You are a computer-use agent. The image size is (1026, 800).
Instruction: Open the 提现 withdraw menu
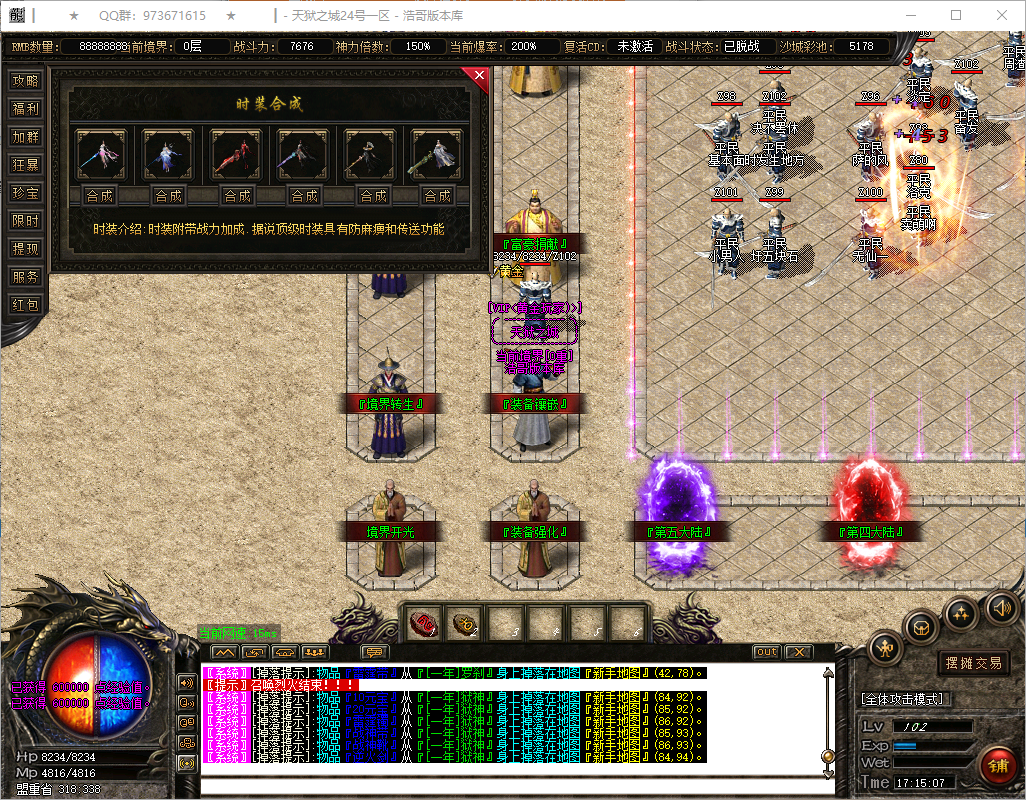coord(25,249)
